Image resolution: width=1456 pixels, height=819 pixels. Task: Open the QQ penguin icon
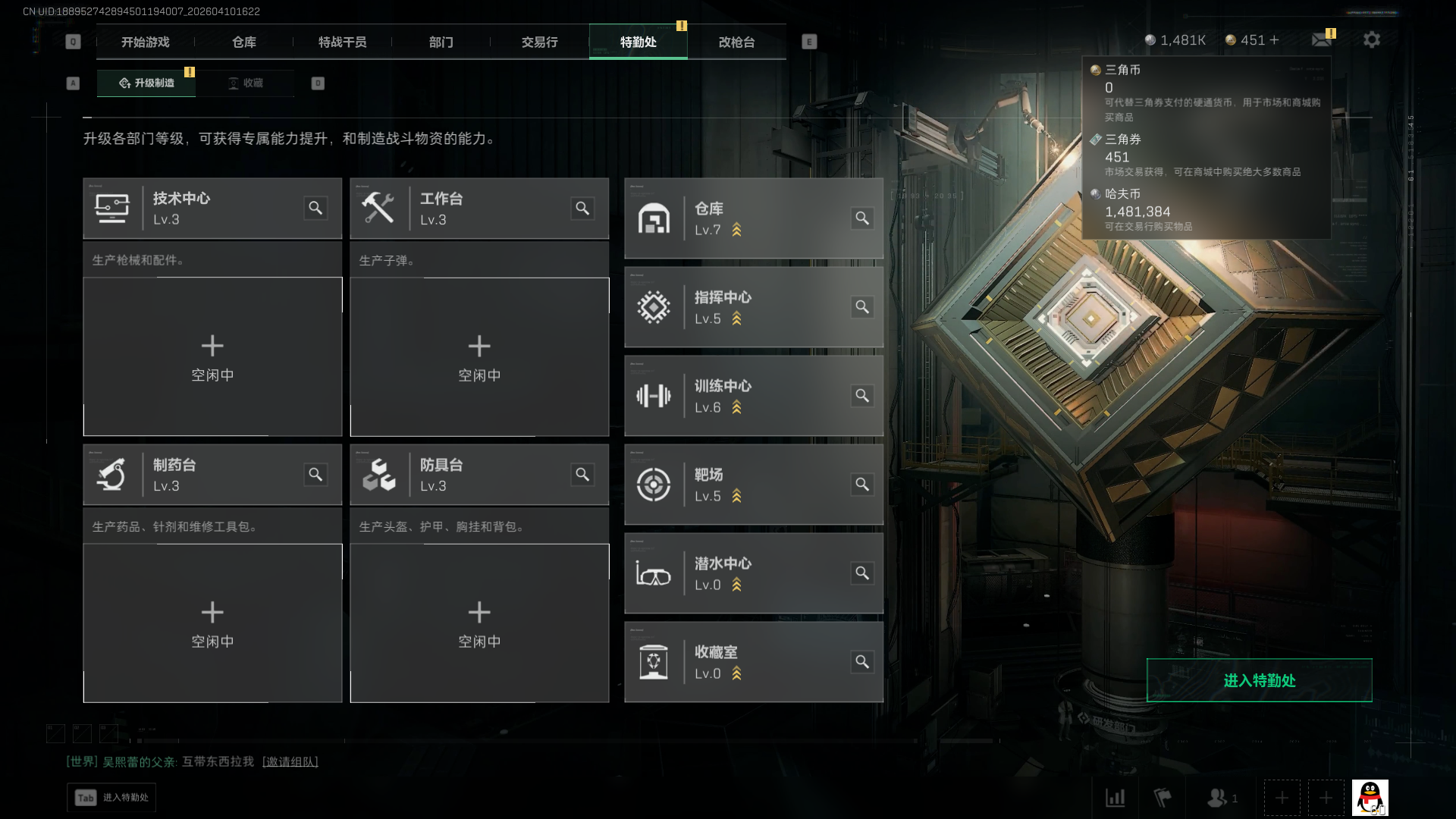pos(1370,798)
